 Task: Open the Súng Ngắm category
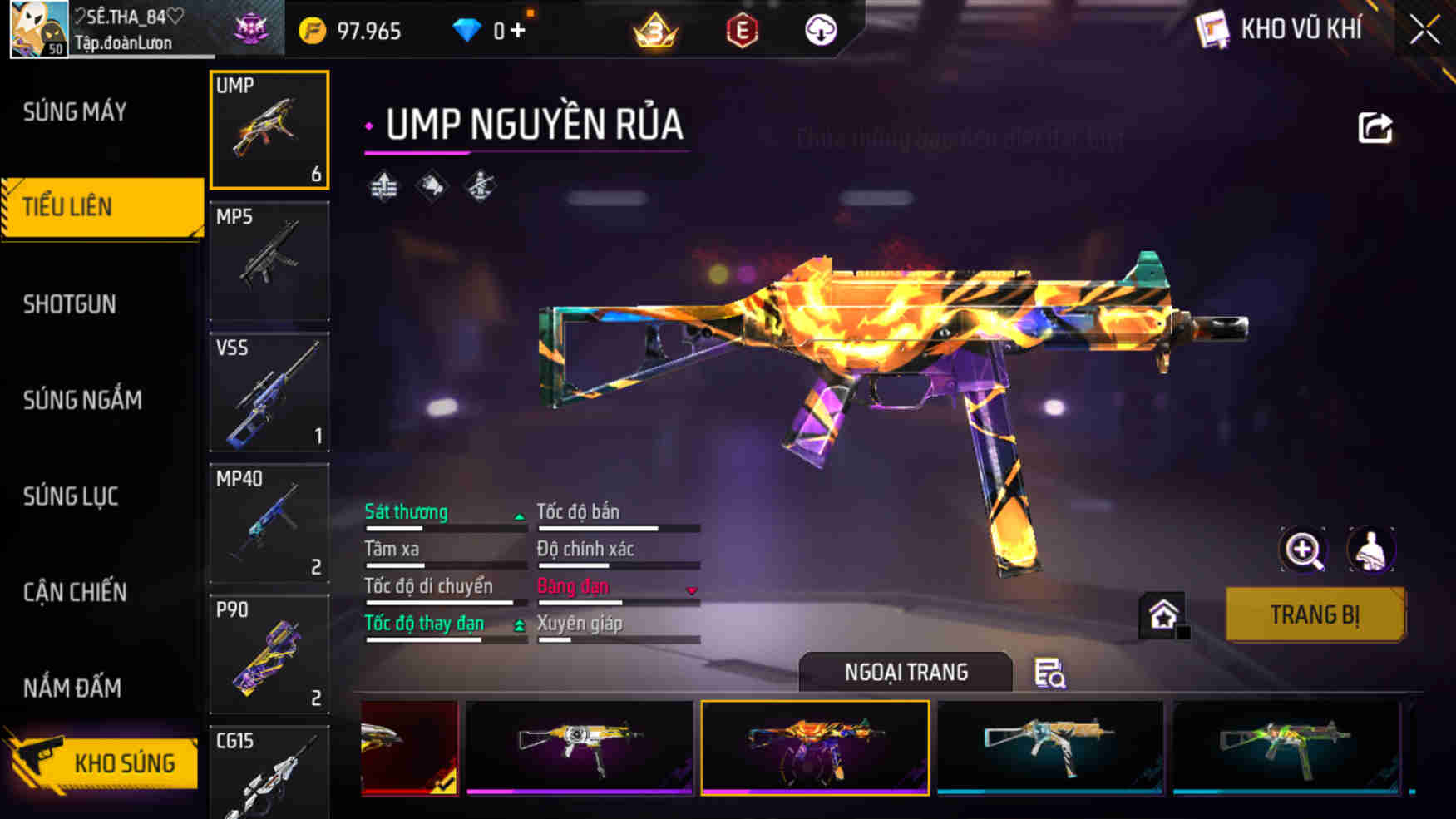point(82,400)
